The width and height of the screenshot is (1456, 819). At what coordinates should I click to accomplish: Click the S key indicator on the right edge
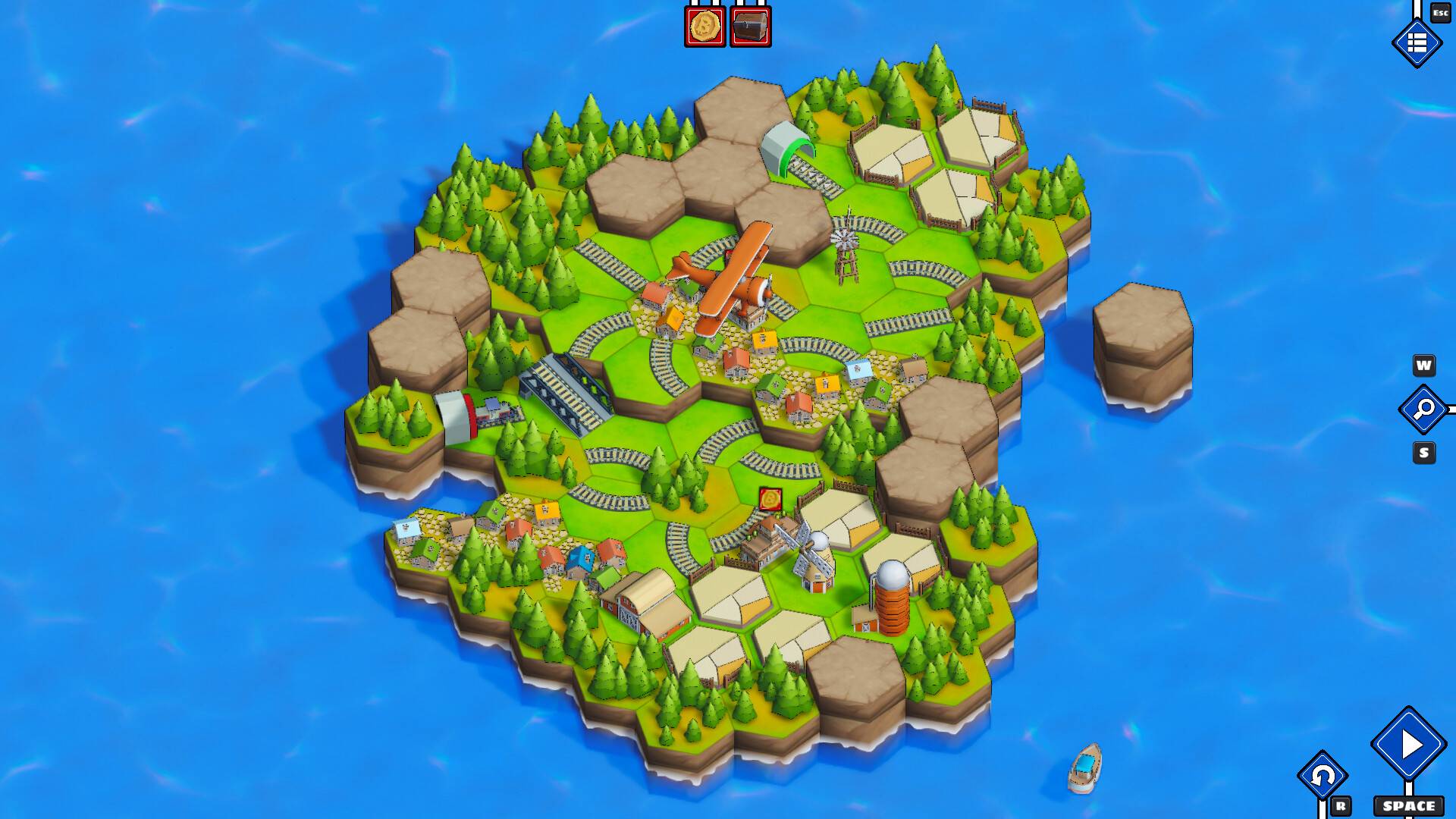point(1424,451)
